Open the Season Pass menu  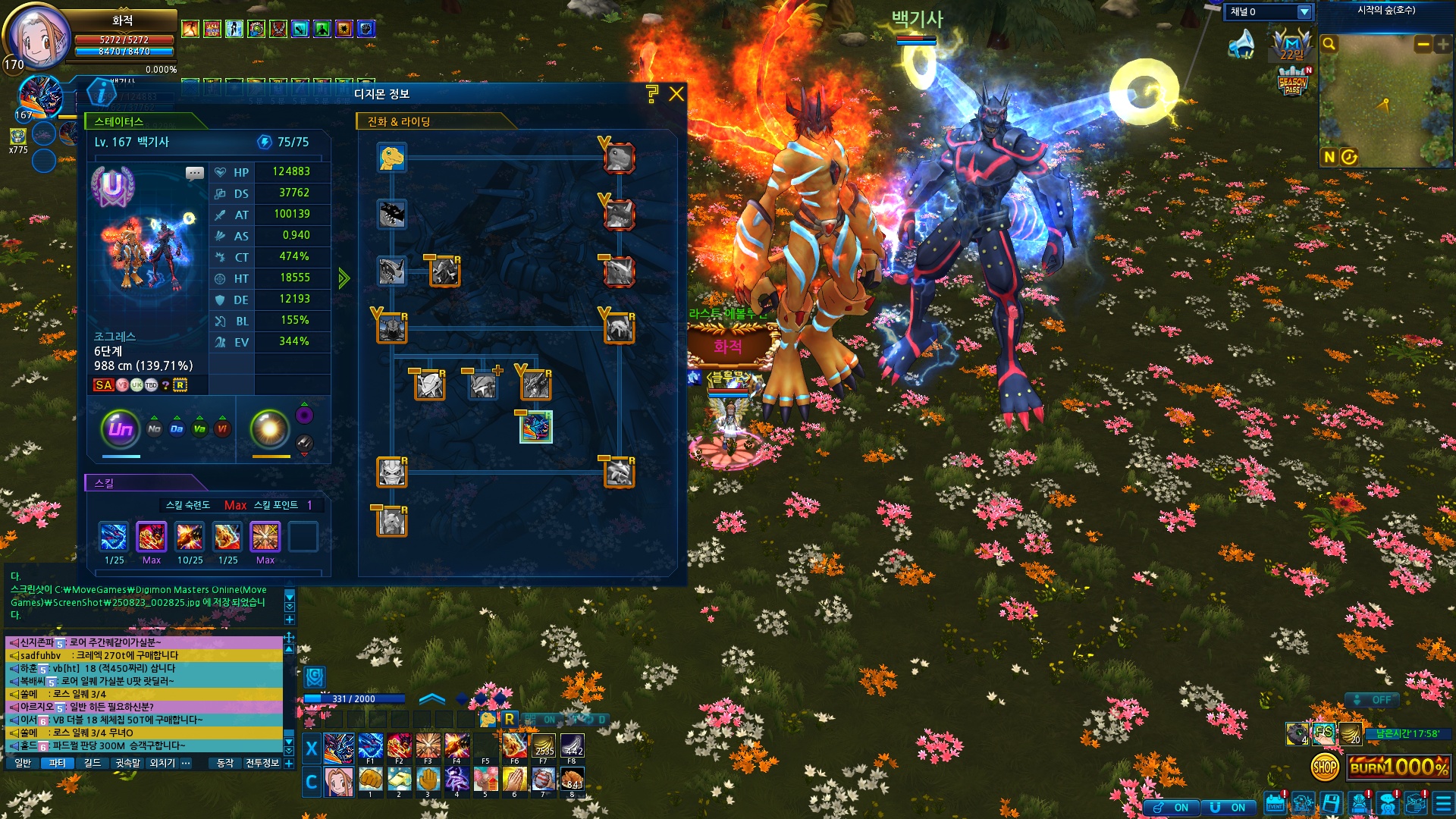(1293, 83)
